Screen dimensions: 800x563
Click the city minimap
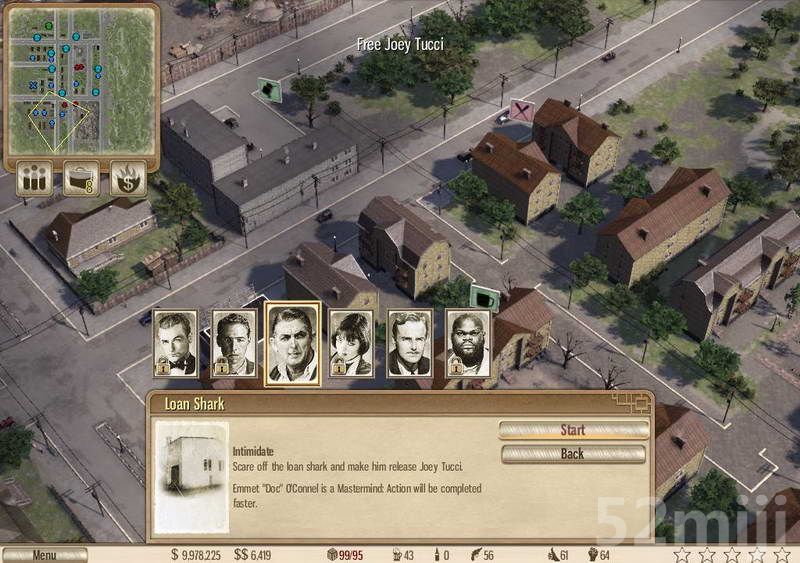pos(81,80)
